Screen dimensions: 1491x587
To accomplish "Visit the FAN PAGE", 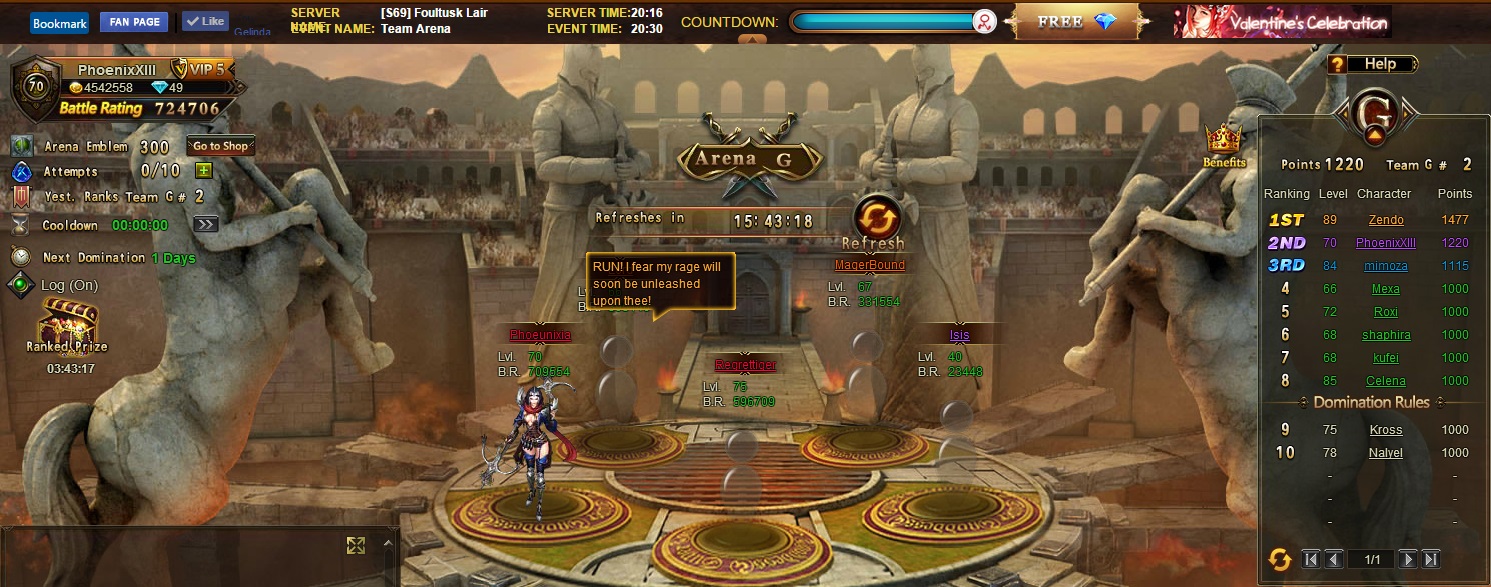I will click(134, 22).
